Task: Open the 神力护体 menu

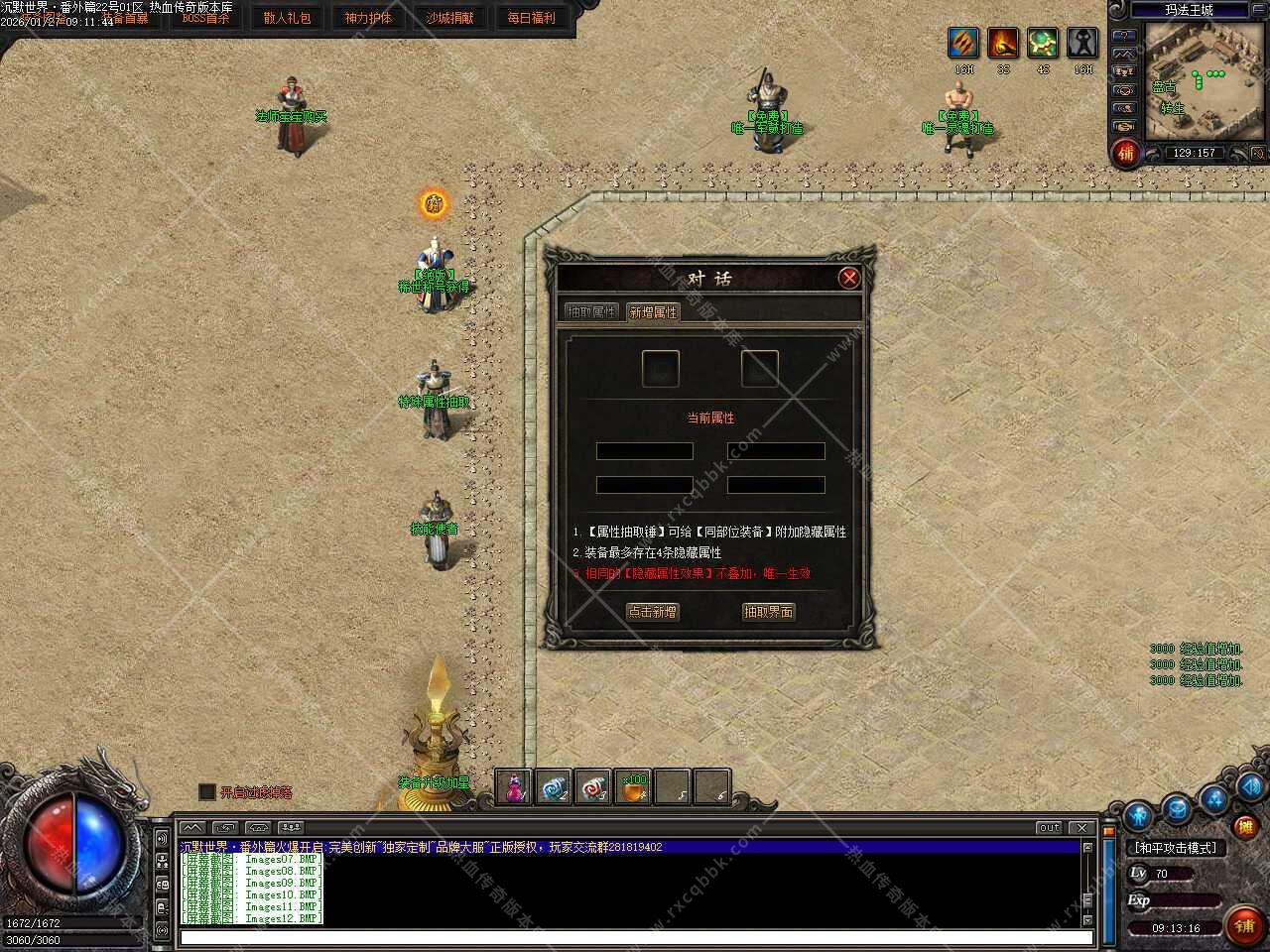Action: 368,18
